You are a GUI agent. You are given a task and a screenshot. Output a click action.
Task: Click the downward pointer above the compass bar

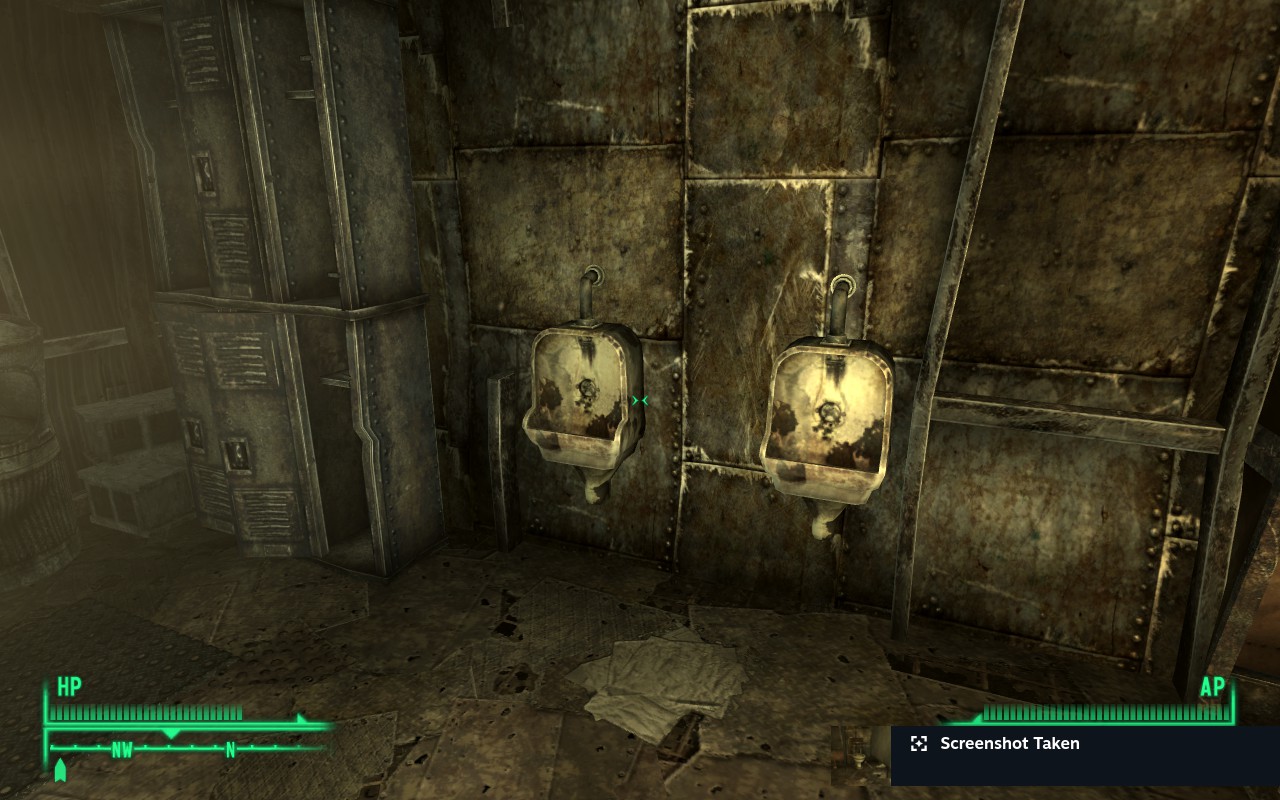(172, 732)
